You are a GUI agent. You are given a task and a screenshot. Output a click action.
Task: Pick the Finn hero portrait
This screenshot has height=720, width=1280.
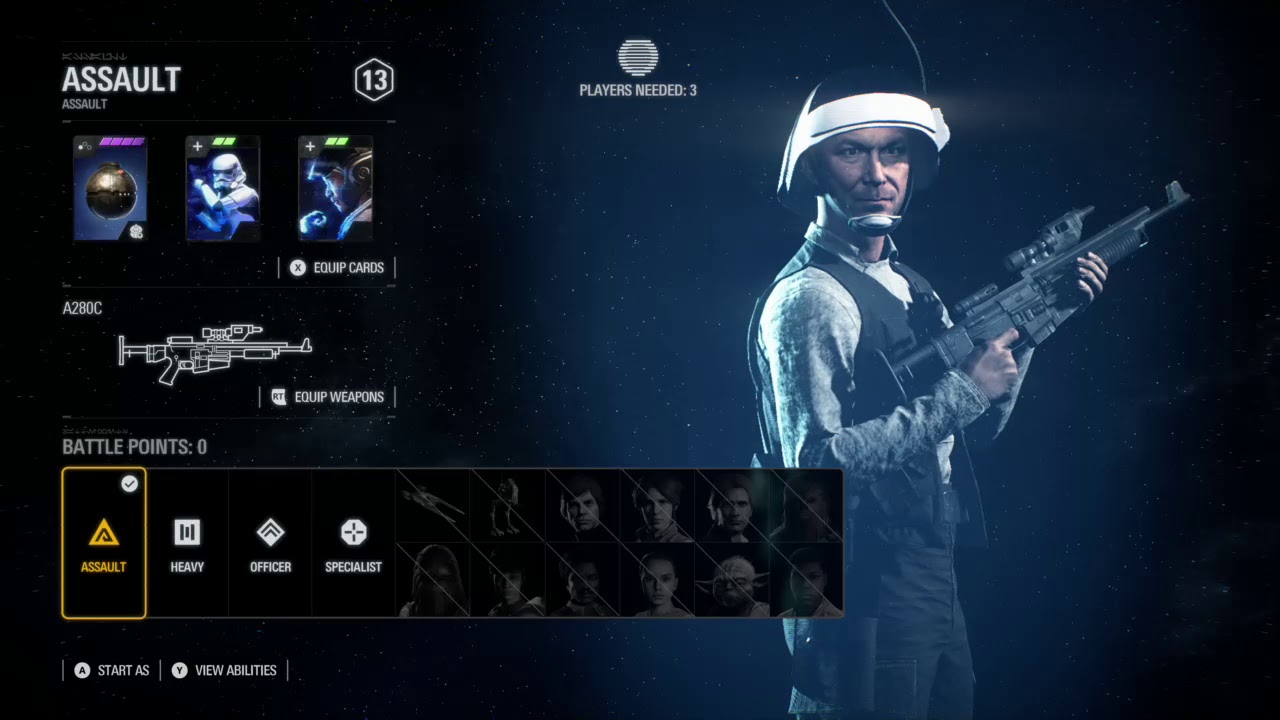point(806,581)
